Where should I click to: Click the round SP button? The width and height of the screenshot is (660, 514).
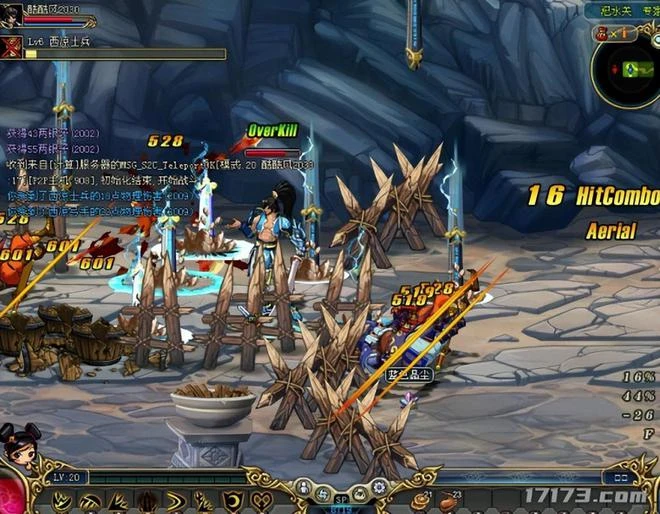[339, 499]
